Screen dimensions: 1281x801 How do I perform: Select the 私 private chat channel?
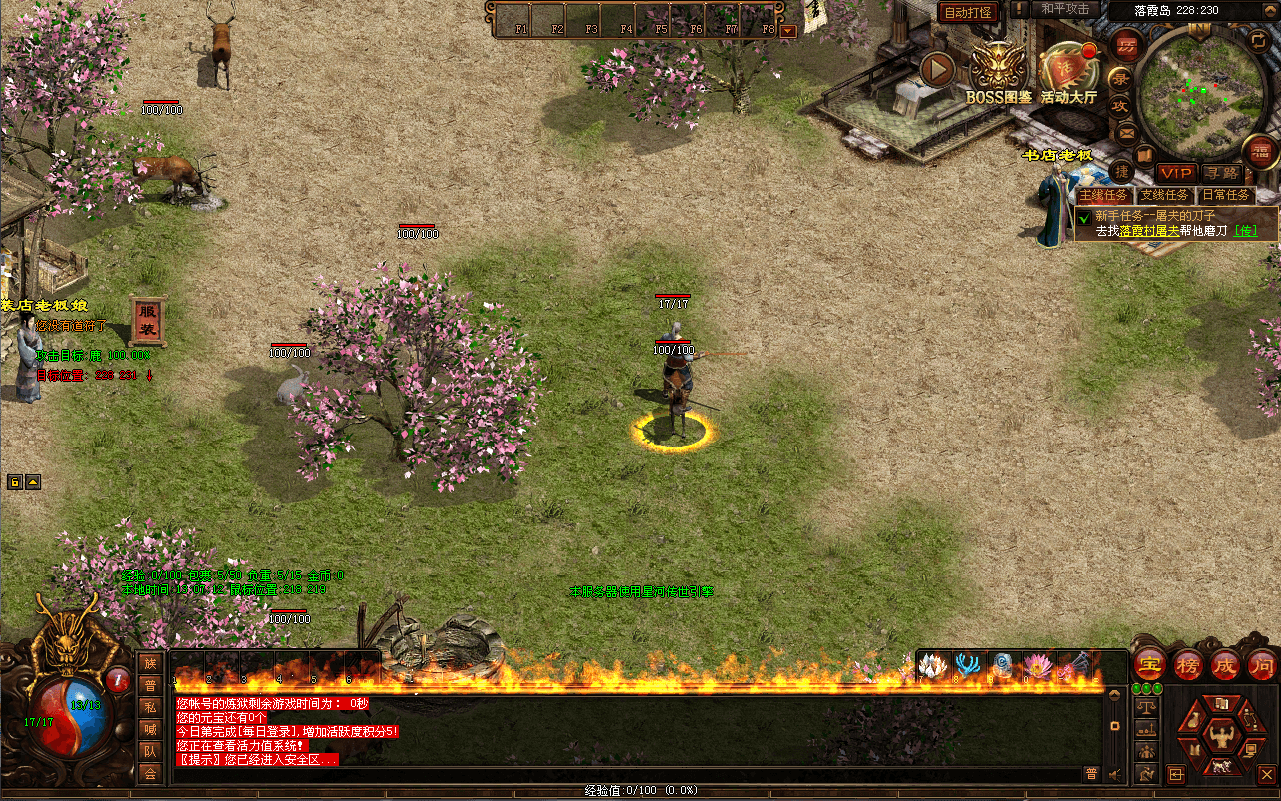[150, 707]
